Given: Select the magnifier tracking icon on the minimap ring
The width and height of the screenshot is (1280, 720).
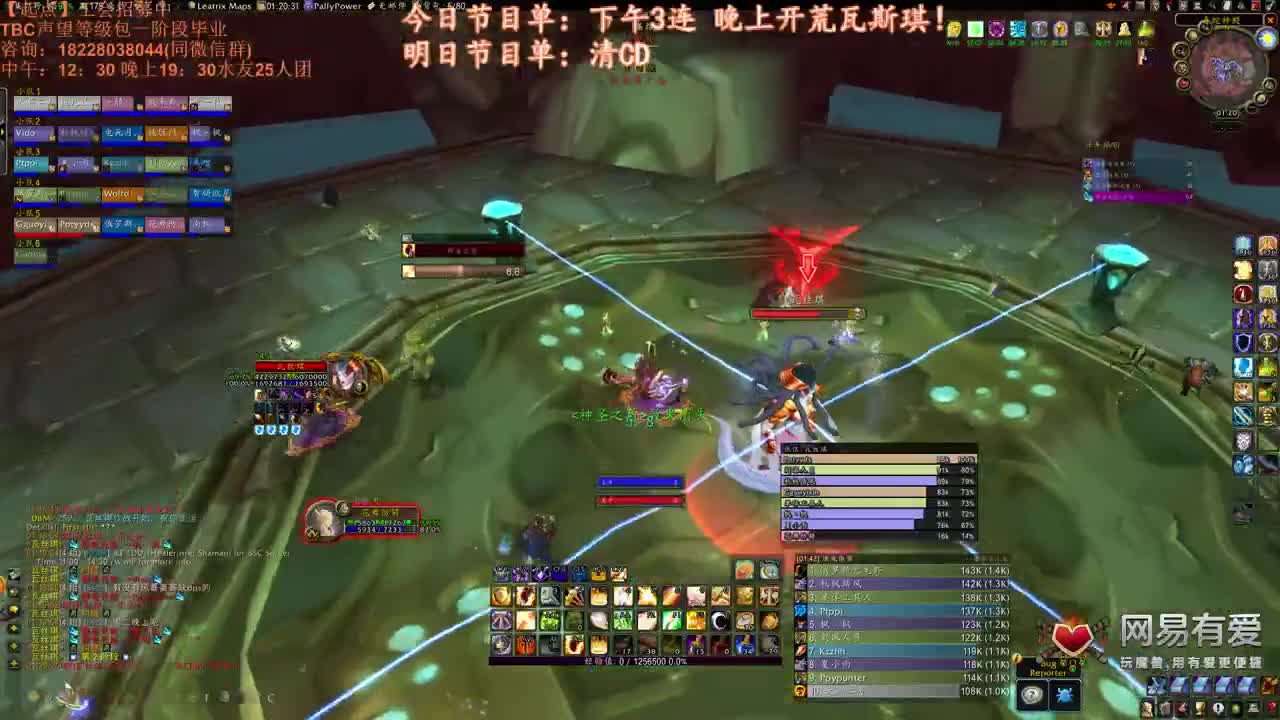Looking at the screenshot, I should click(x=1180, y=50).
